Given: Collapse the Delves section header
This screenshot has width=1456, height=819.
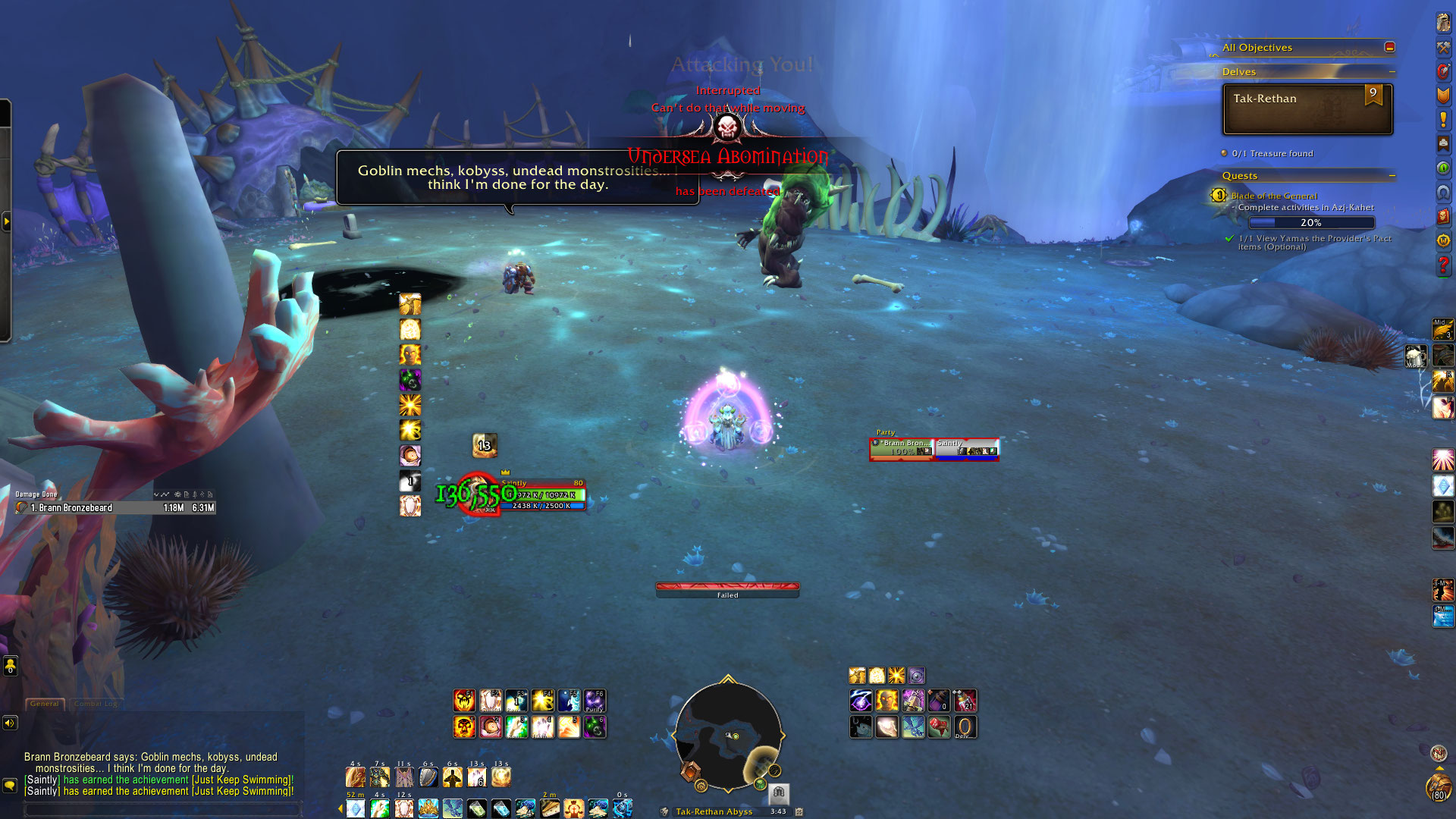Looking at the screenshot, I should point(1392,72).
